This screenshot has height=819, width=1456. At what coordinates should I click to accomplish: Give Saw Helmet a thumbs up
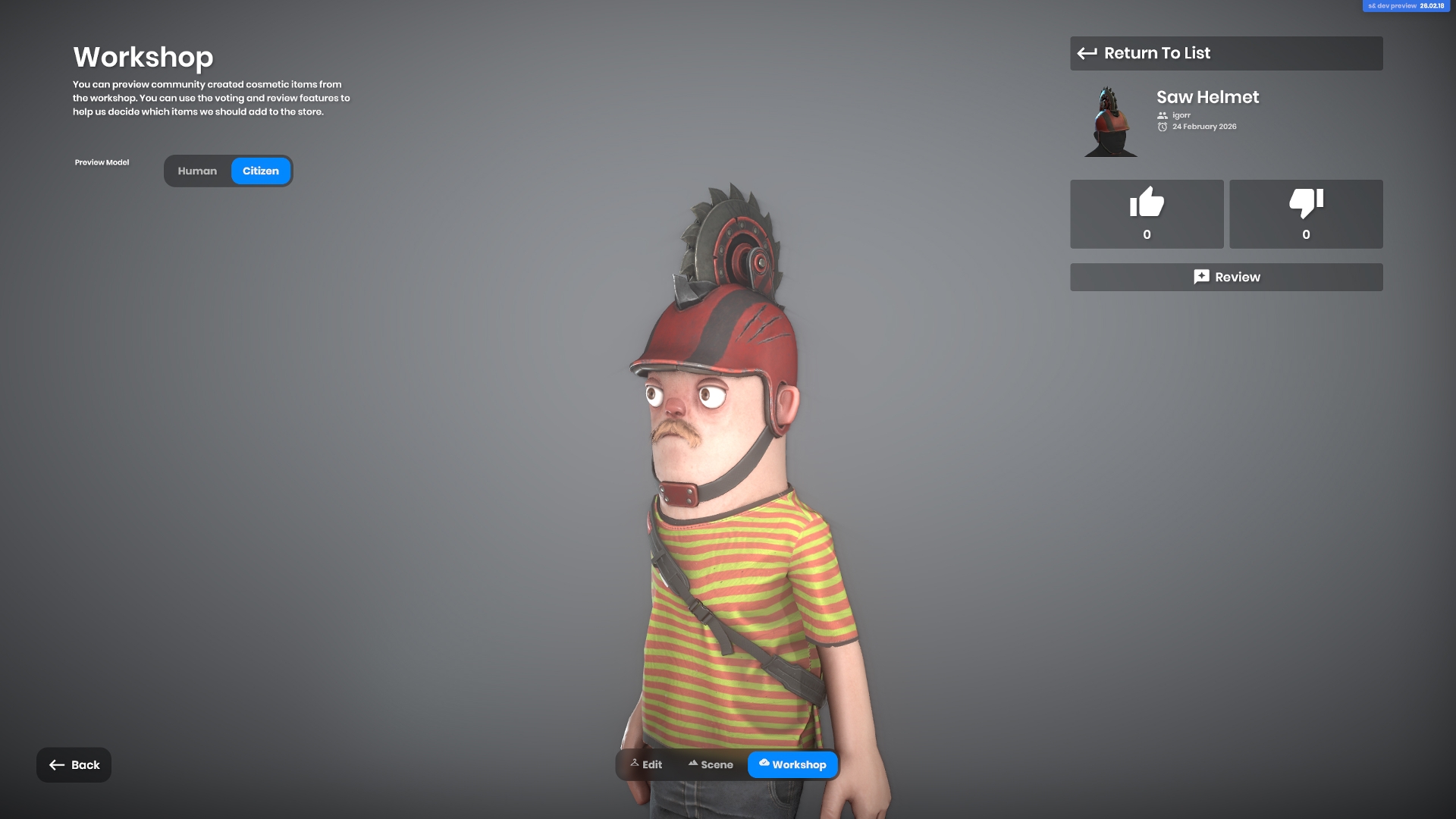[1147, 214]
